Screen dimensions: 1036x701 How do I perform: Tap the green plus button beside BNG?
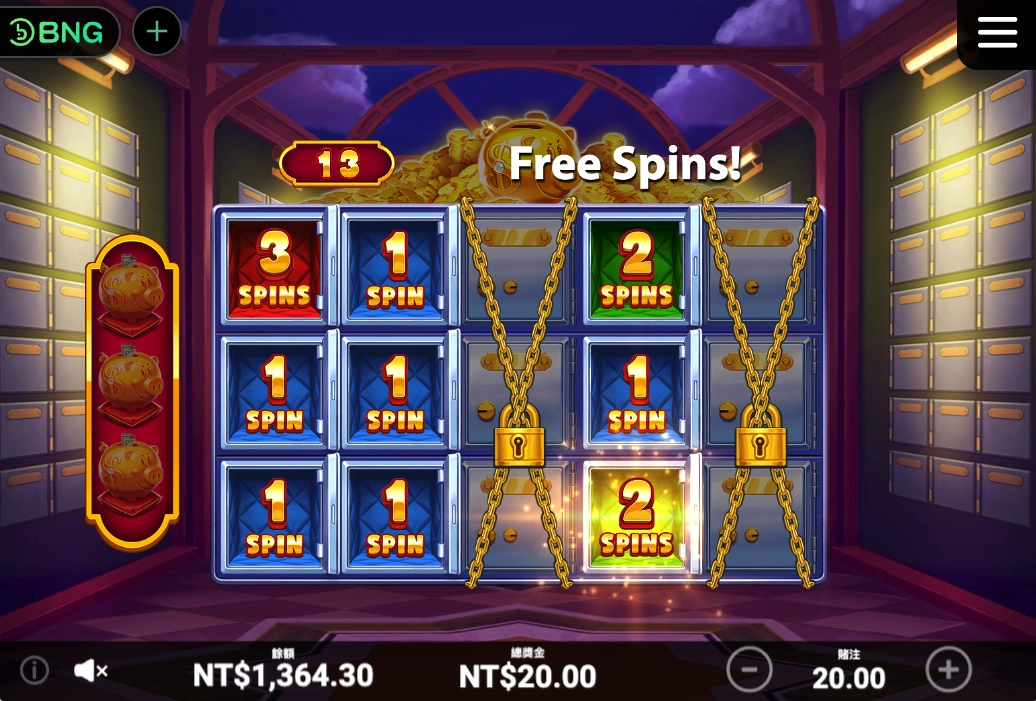point(157,32)
